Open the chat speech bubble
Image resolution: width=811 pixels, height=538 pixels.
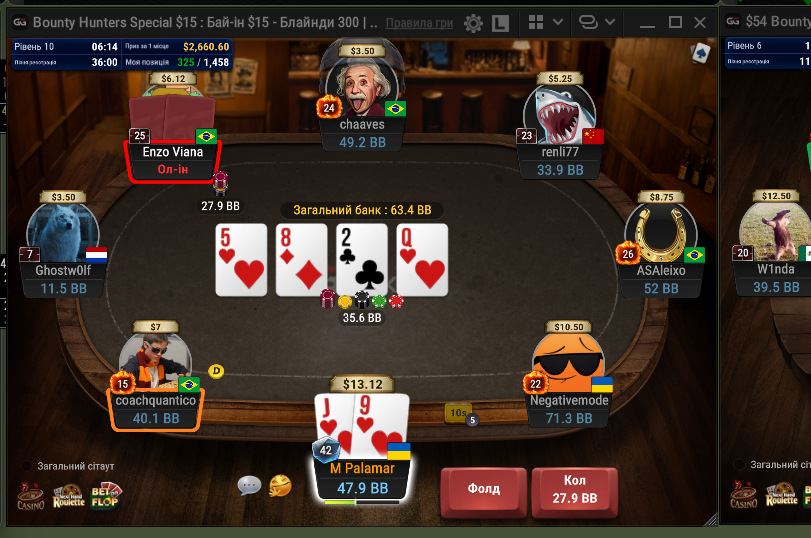click(x=249, y=485)
